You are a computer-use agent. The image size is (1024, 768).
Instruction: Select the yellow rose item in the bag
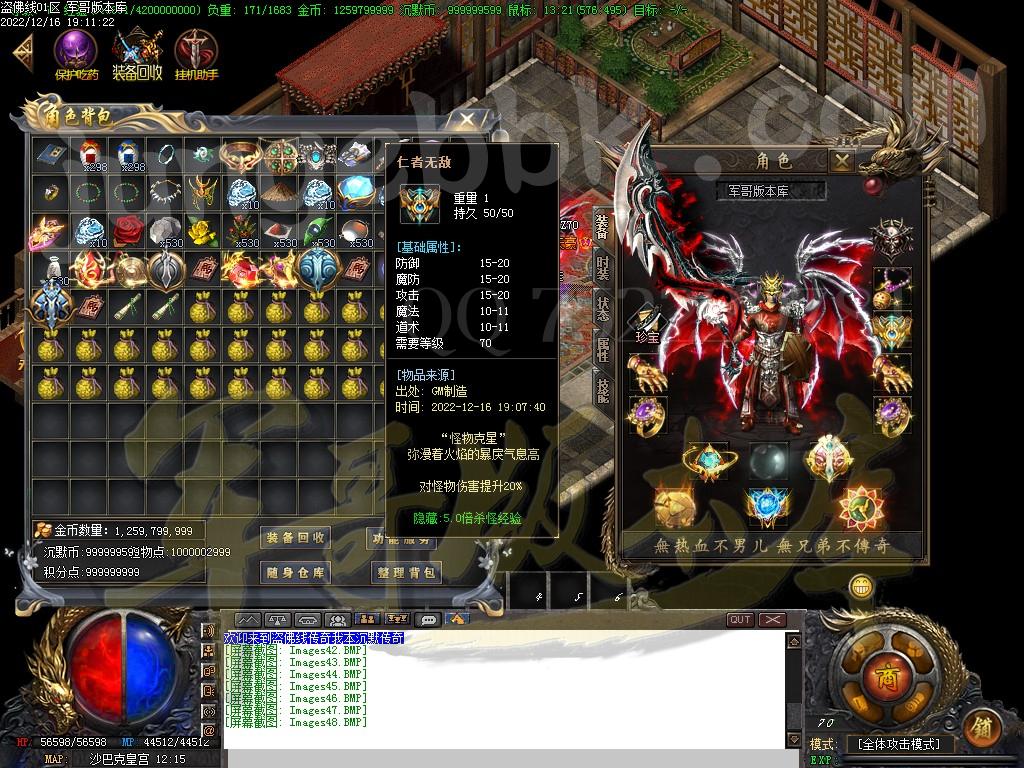click(x=203, y=230)
